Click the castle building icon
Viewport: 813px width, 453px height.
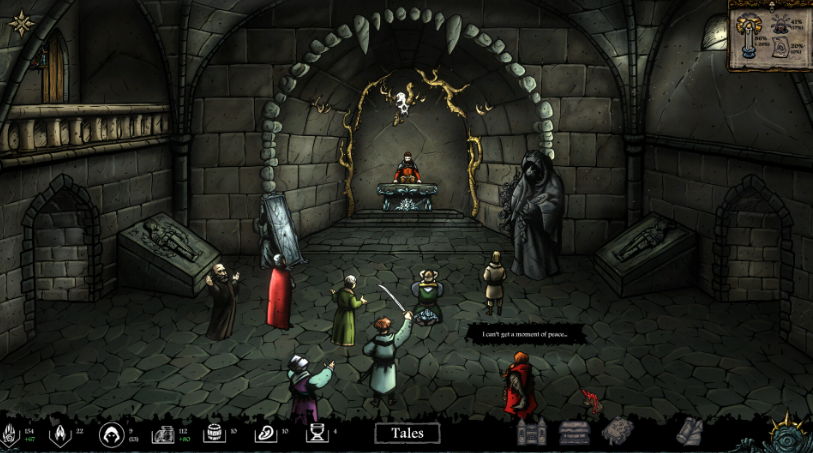531,433
